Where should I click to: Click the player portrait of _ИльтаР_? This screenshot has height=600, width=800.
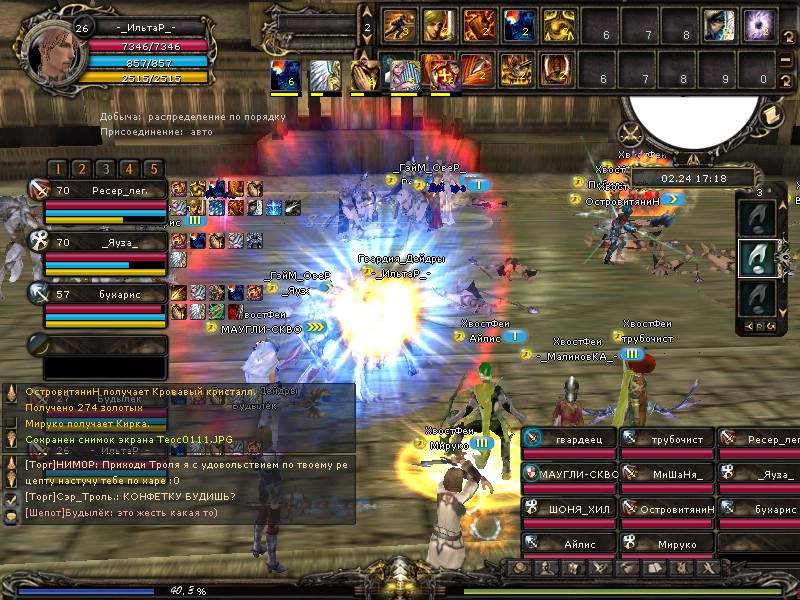pyautogui.click(x=48, y=51)
